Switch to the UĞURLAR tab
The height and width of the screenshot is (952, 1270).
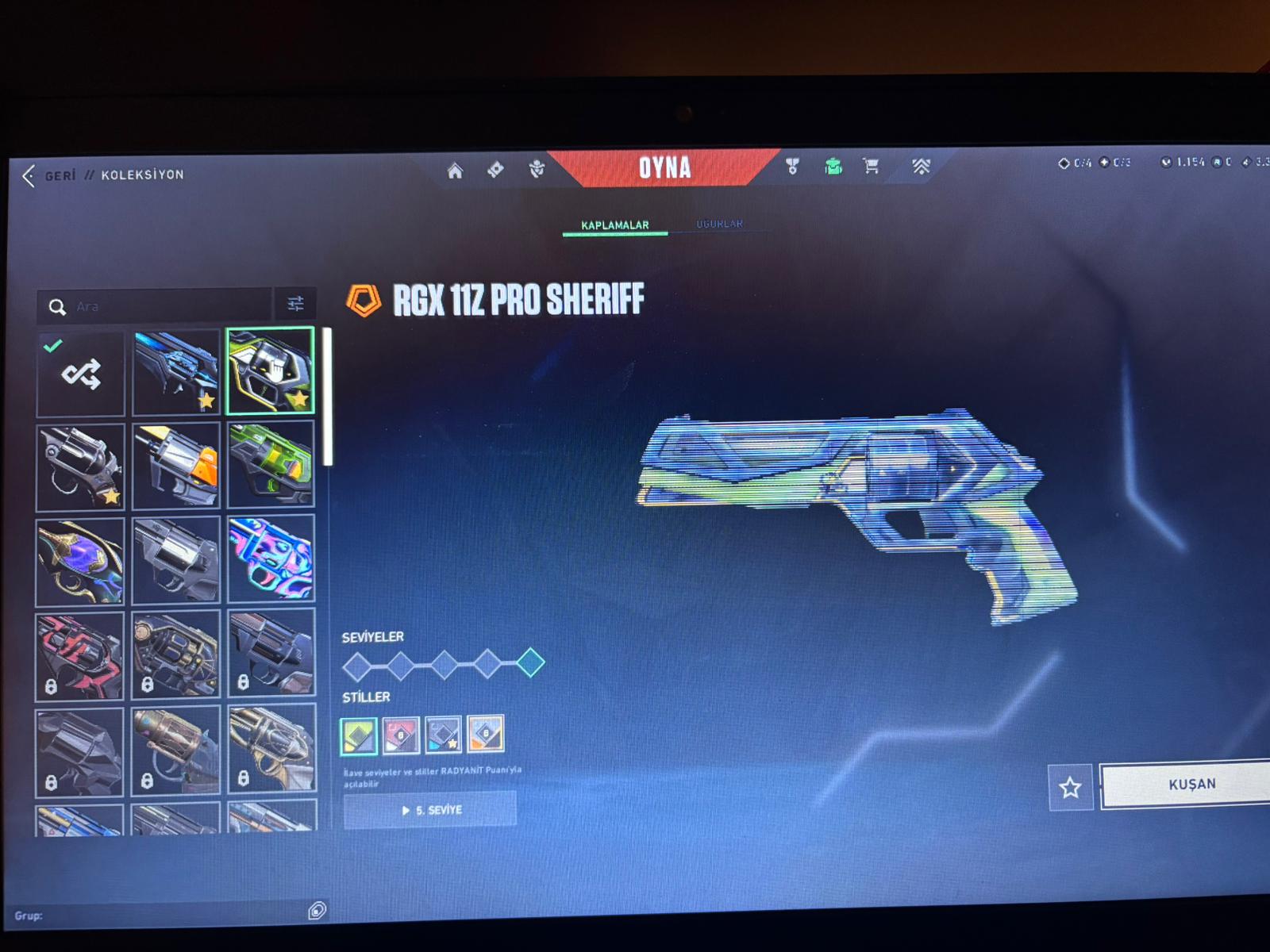pyautogui.click(x=719, y=224)
